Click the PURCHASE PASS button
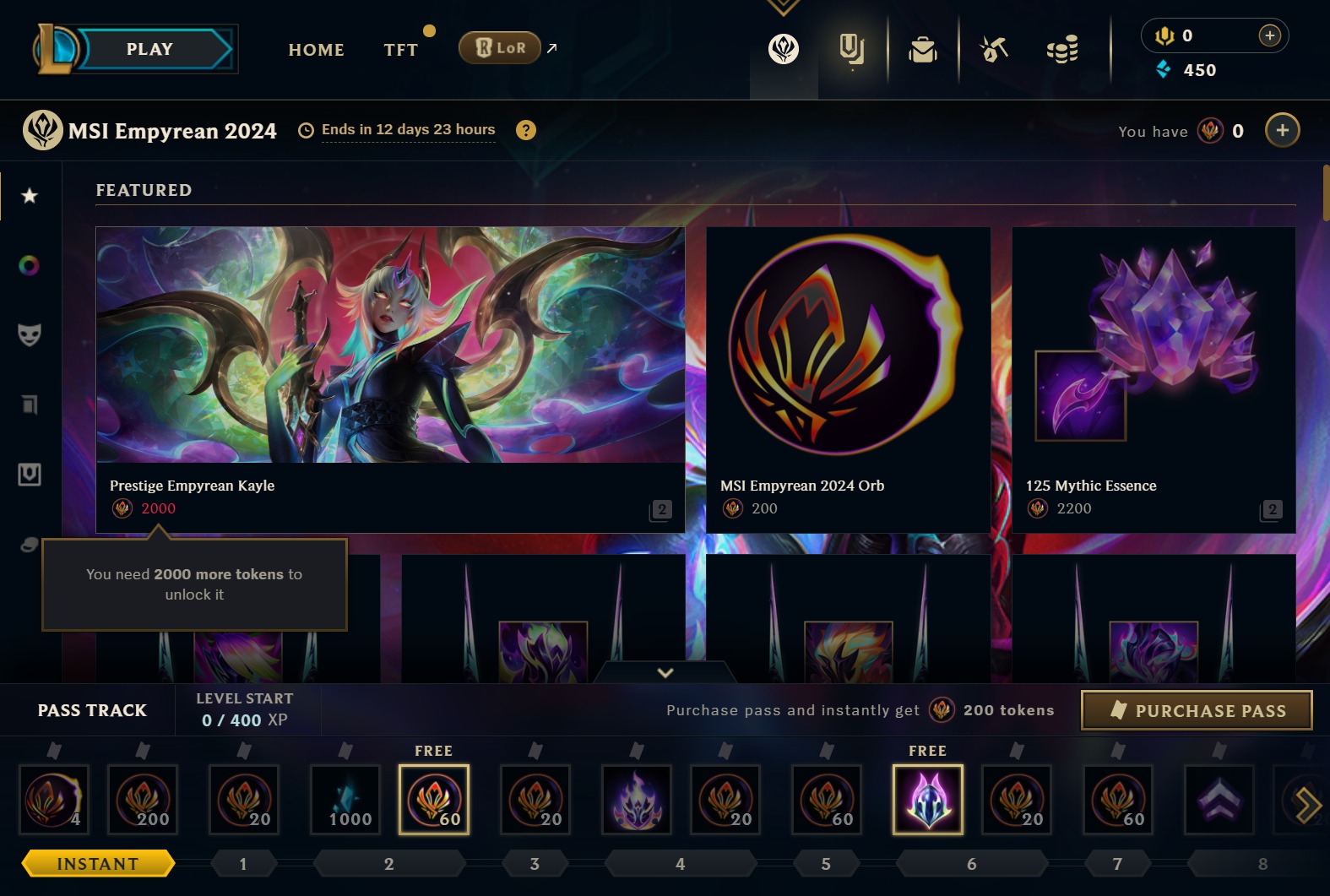The height and width of the screenshot is (896, 1330). [1196, 710]
